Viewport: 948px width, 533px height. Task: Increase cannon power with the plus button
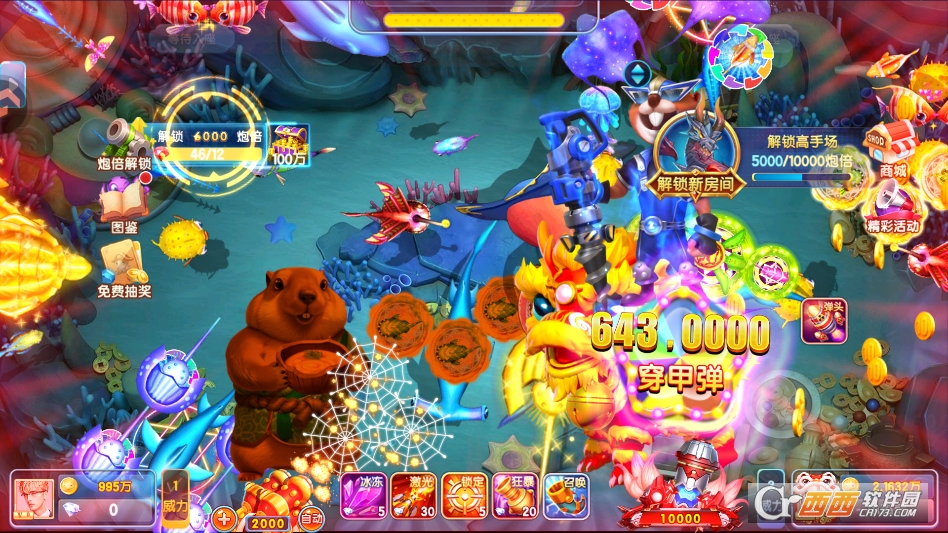click(224, 518)
